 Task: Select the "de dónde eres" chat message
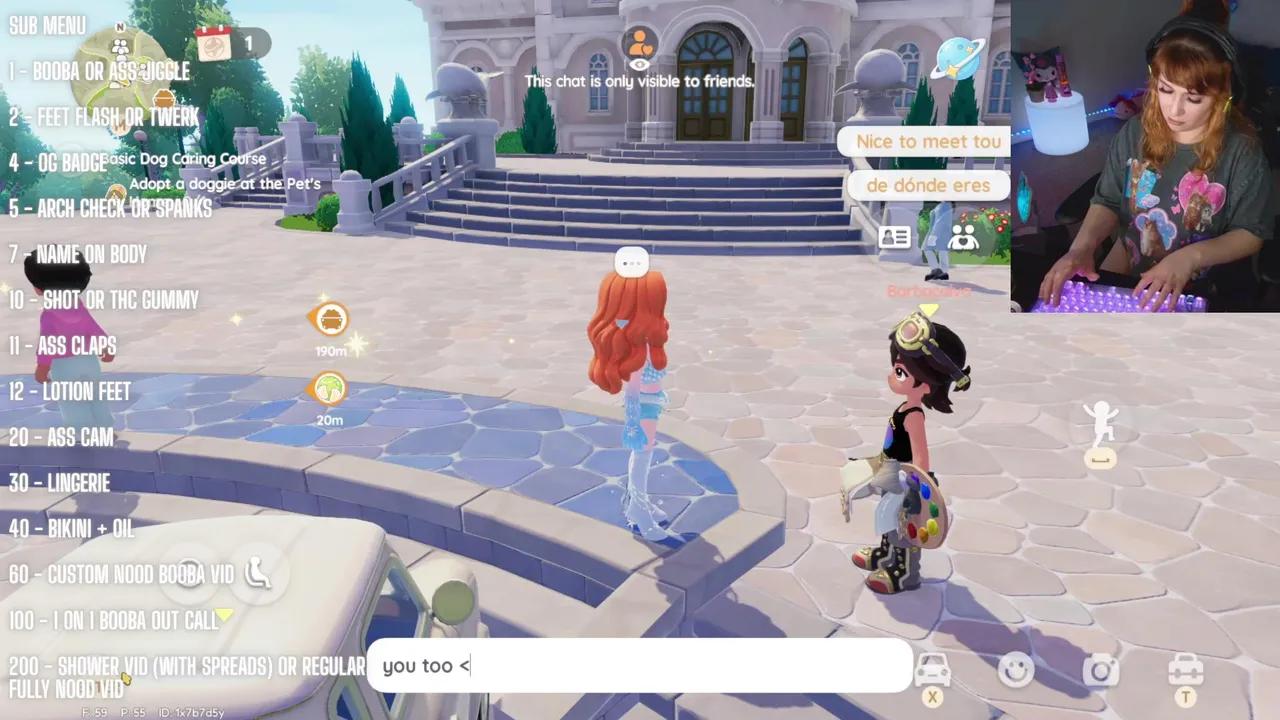click(927, 185)
